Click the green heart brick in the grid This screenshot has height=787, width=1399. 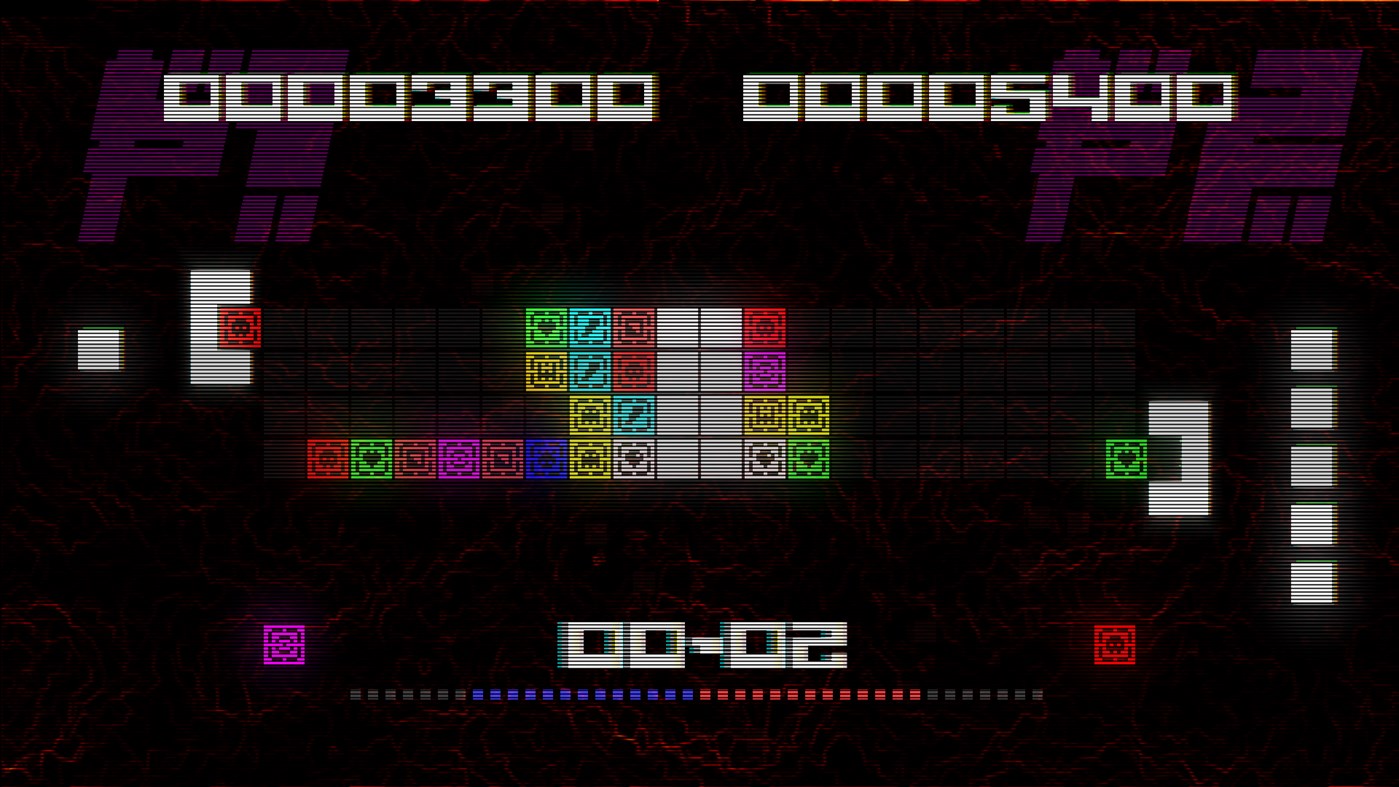pyautogui.click(x=545, y=325)
